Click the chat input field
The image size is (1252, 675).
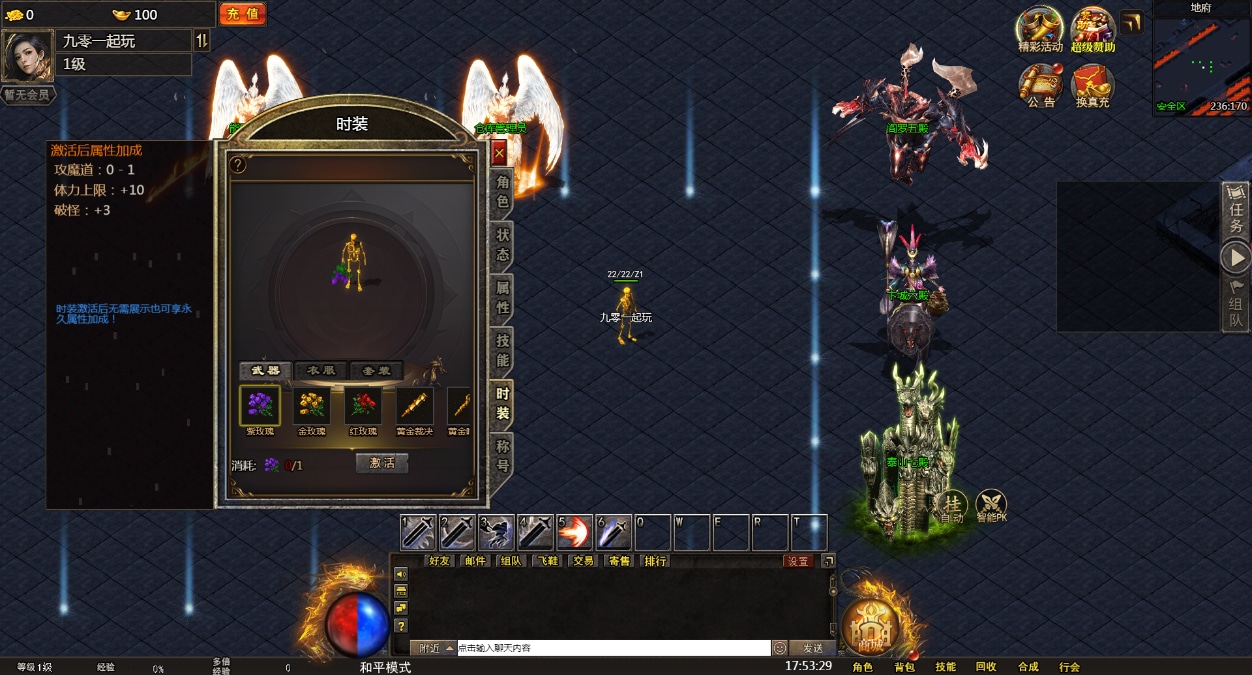pyautogui.click(x=613, y=648)
